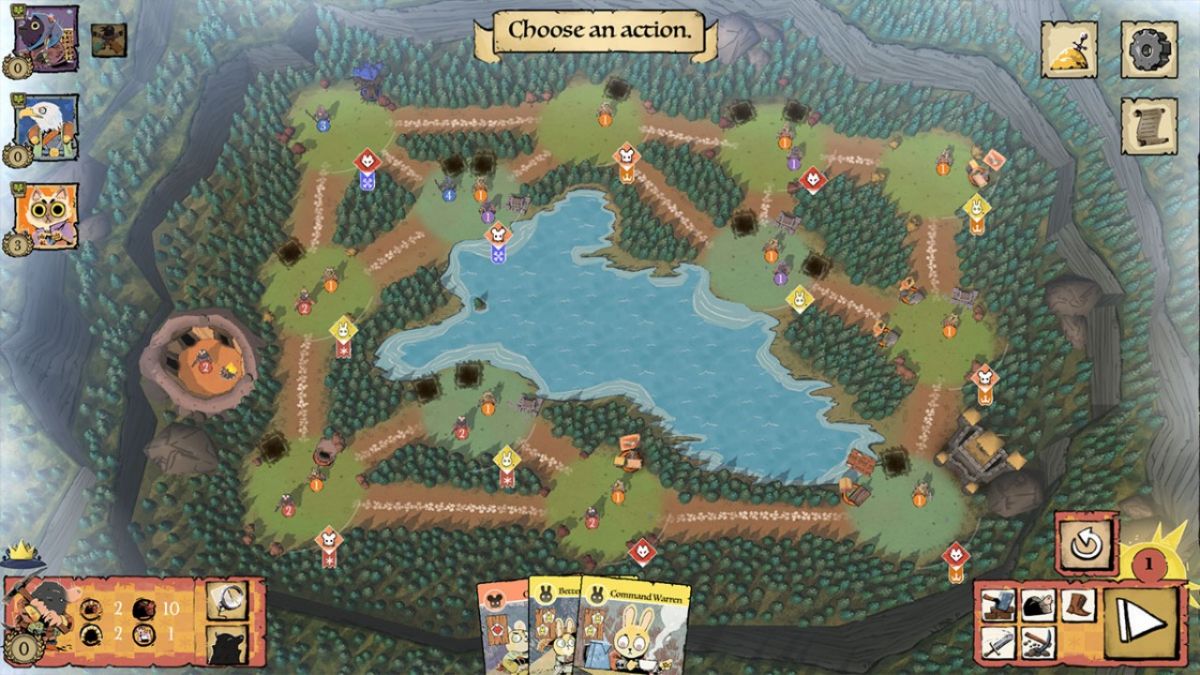Choose the pickaxe and rubble action
Image resolution: width=1200 pixels, height=675 pixels.
pos(1036,641)
